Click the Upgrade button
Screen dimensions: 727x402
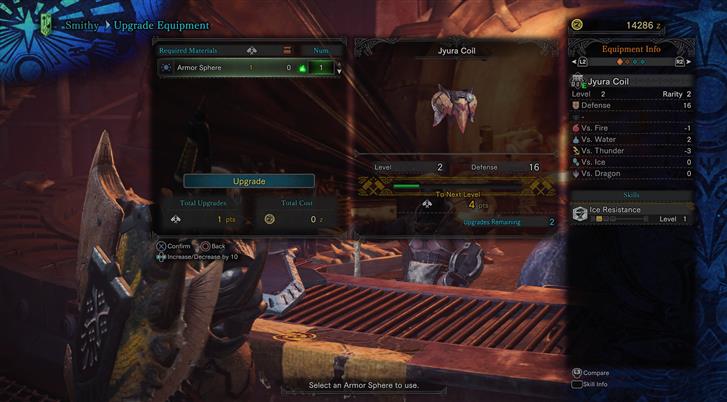point(249,181)
